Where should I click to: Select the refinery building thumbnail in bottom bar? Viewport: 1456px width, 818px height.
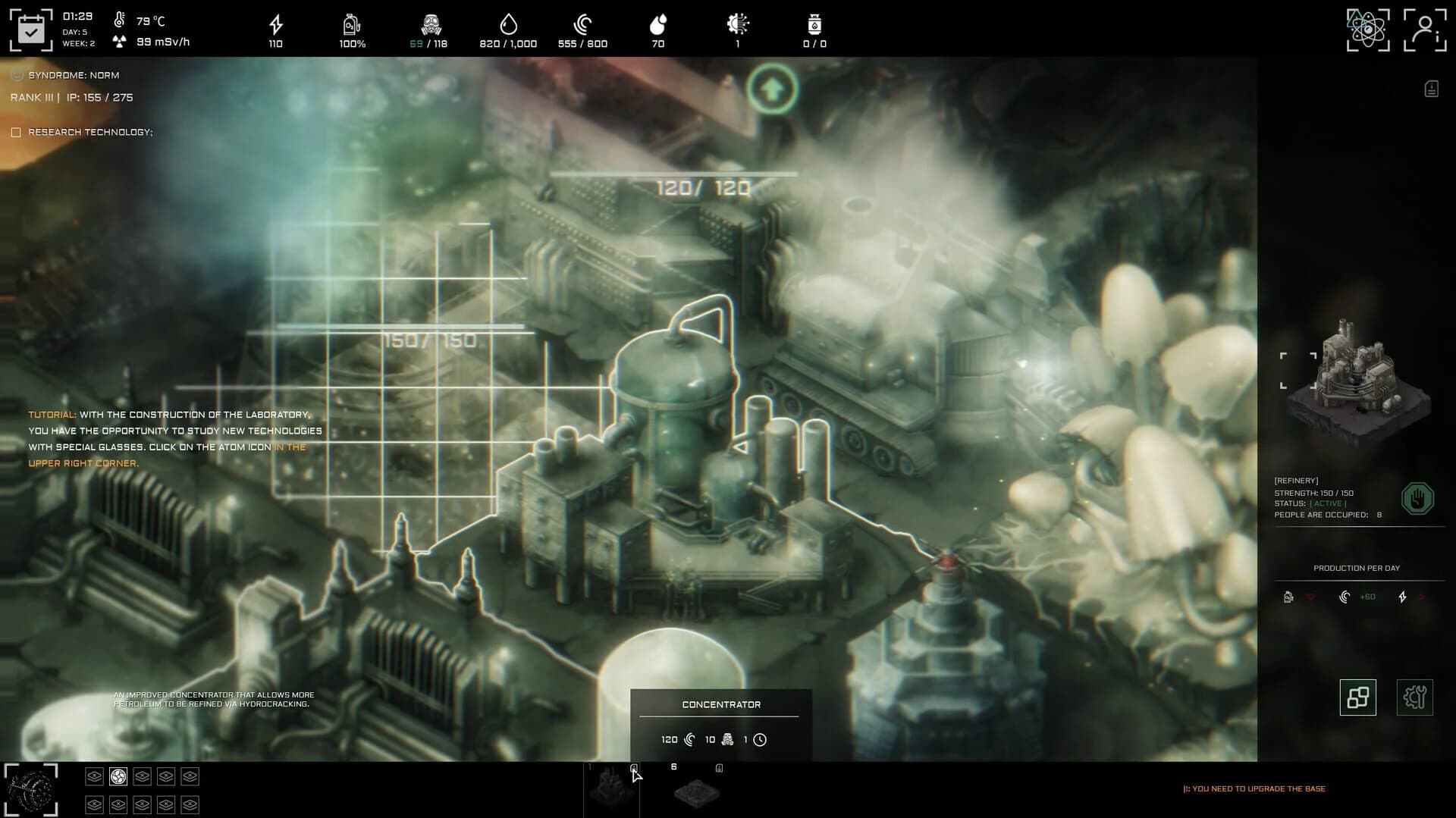click(610, 788)
